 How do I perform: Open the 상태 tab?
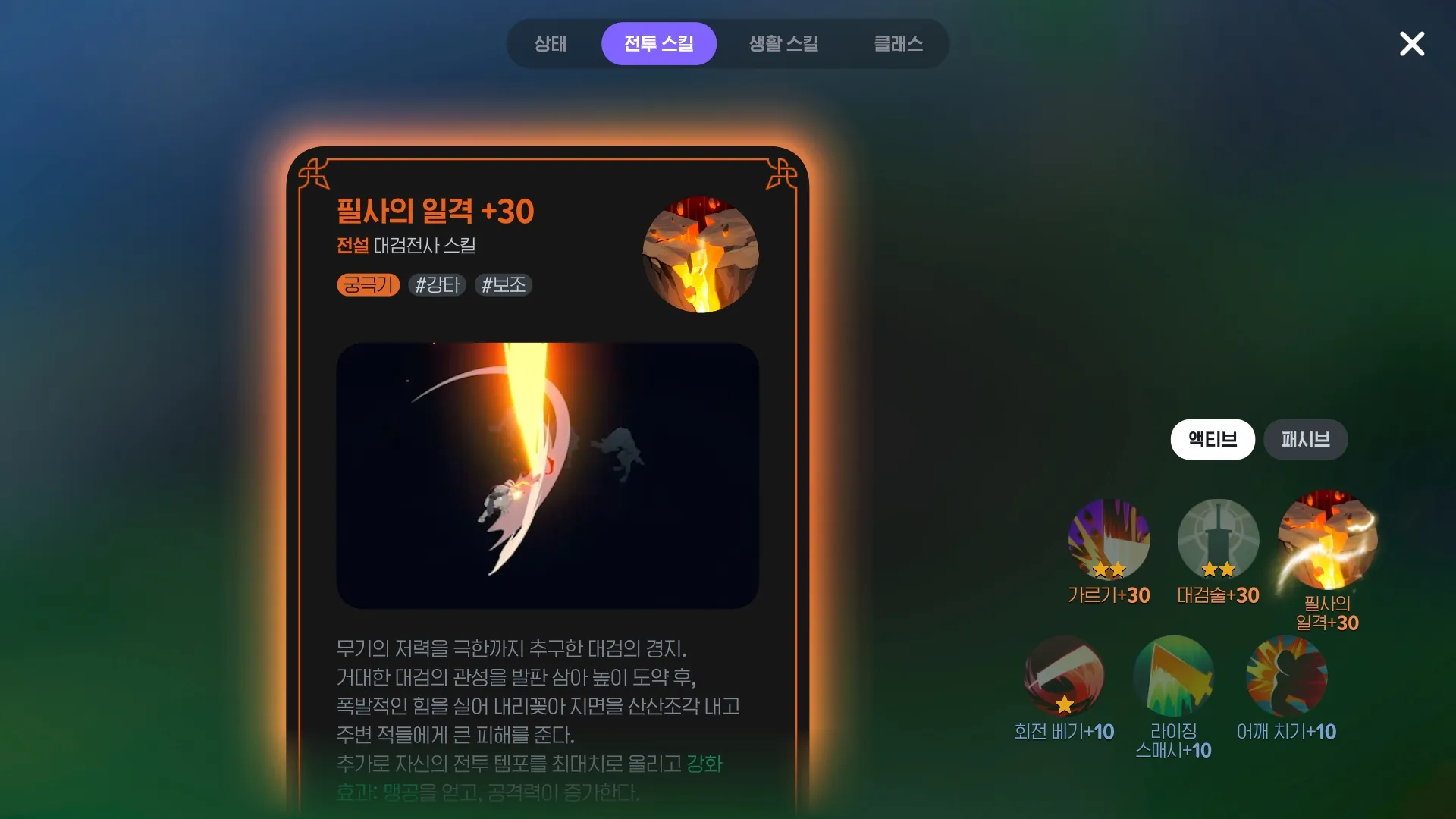pos(551,43)
